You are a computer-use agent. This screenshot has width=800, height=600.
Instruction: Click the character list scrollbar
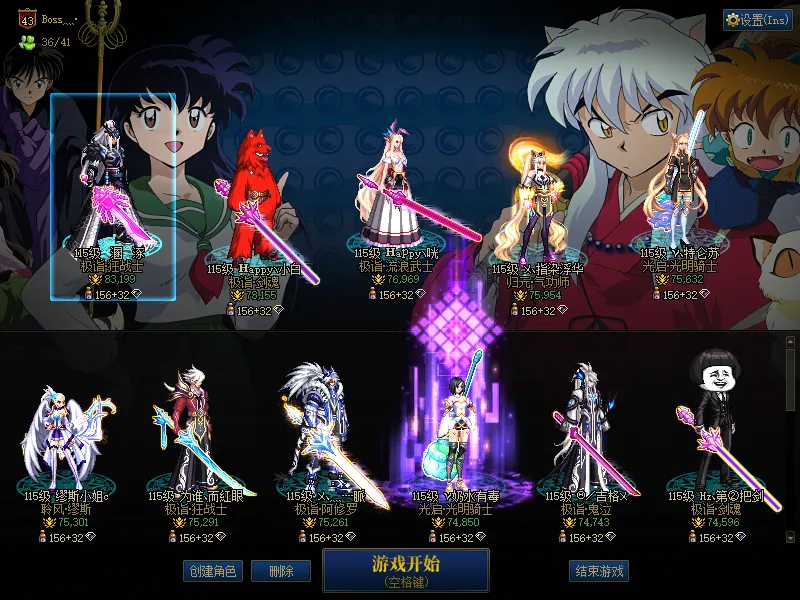point(790,440)
